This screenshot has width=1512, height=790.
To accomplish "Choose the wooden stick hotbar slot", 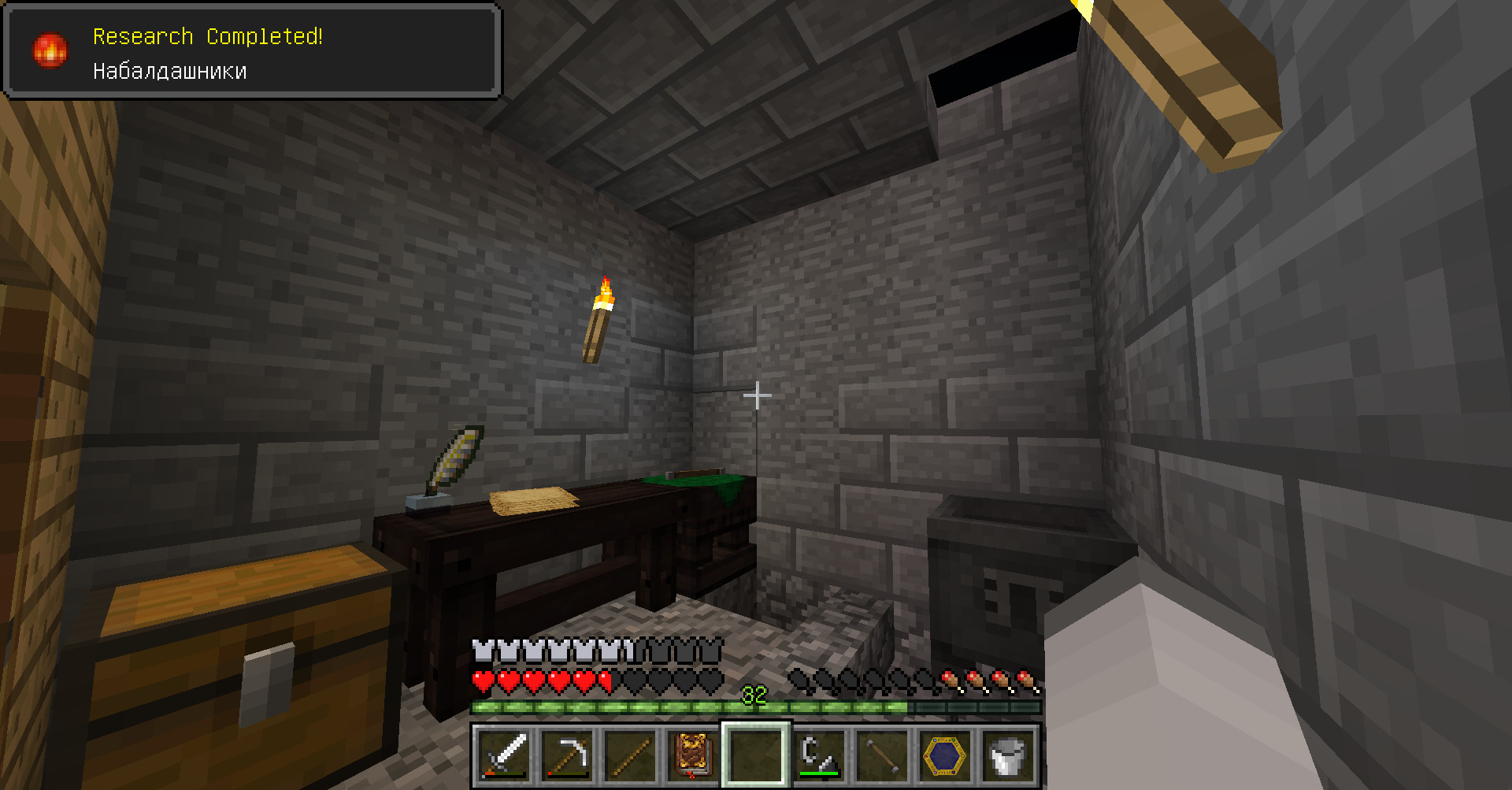I will pyautogui.click(x=630, y=755).
